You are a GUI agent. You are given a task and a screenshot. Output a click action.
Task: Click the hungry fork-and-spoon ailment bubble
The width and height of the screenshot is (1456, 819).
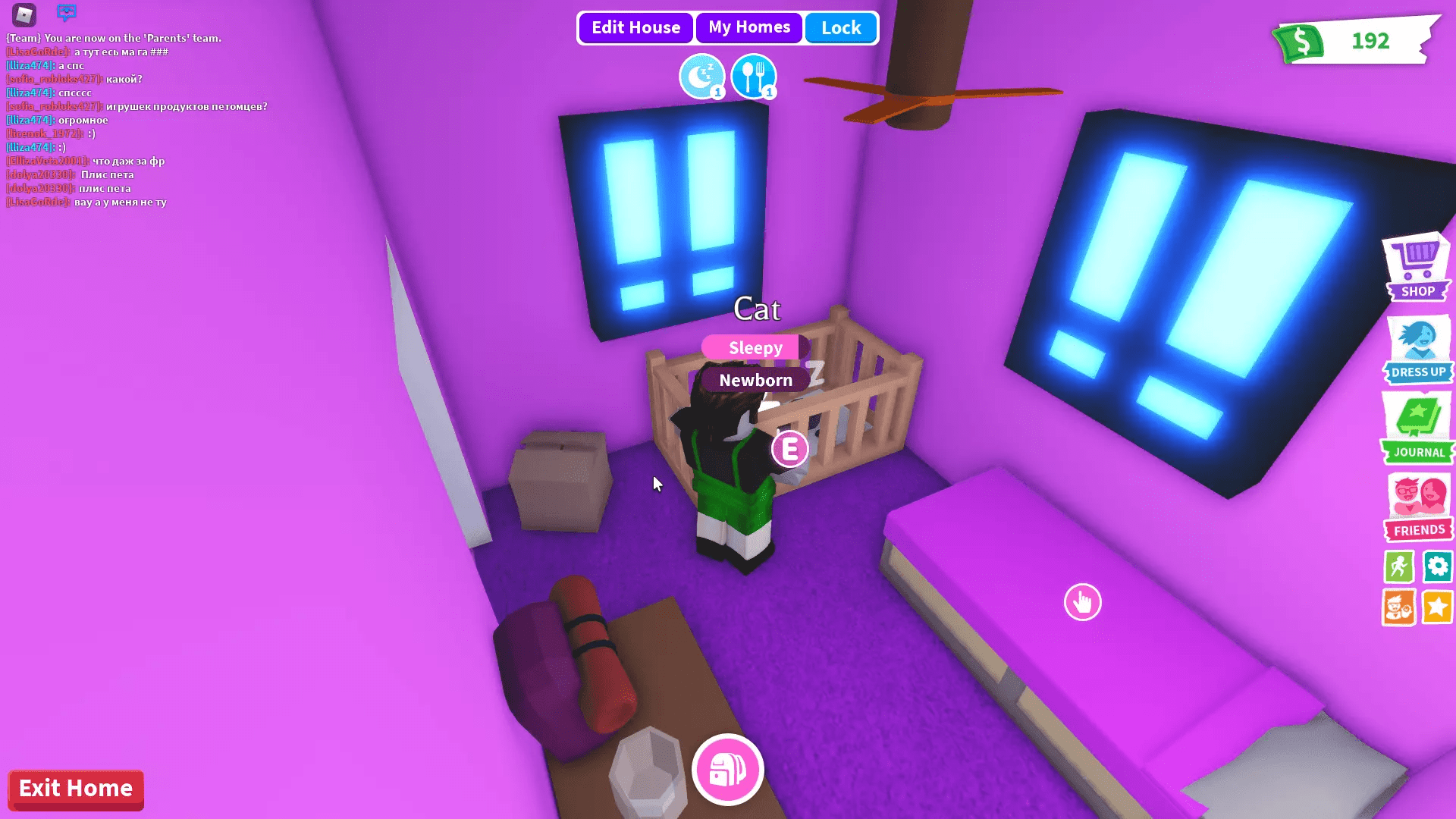pos(754,76)
